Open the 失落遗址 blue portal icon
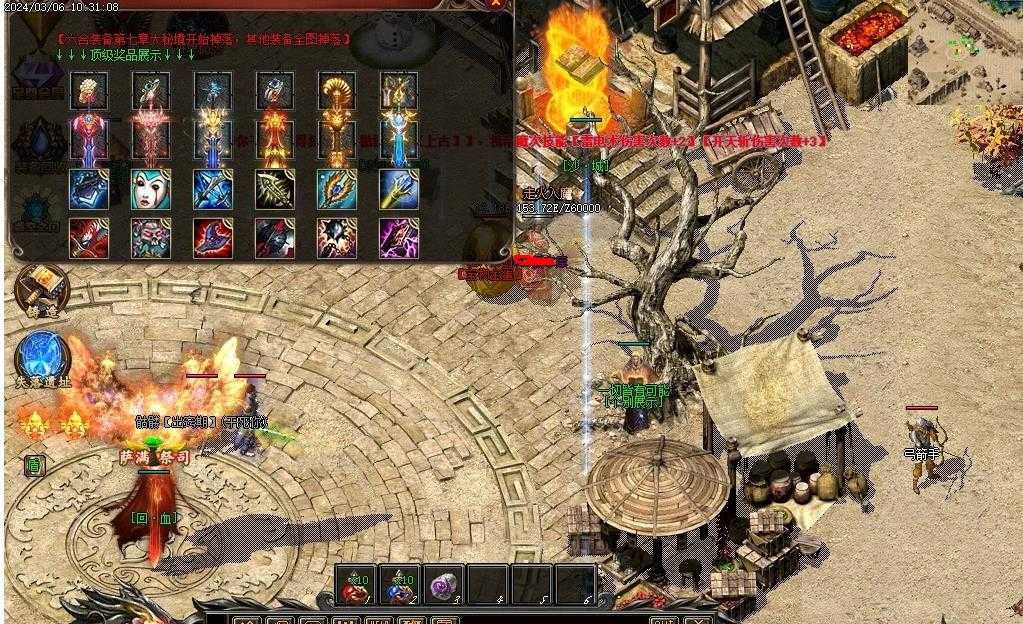Image resolution: width=1023 pixels, height=624 pixels. coord(42,356)
